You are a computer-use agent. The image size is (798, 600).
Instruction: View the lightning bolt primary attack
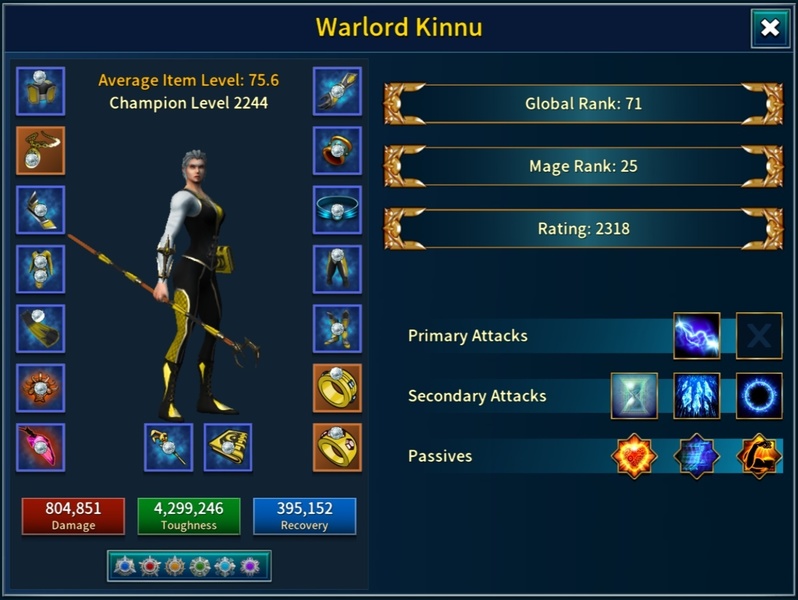(x=697, y=336)
